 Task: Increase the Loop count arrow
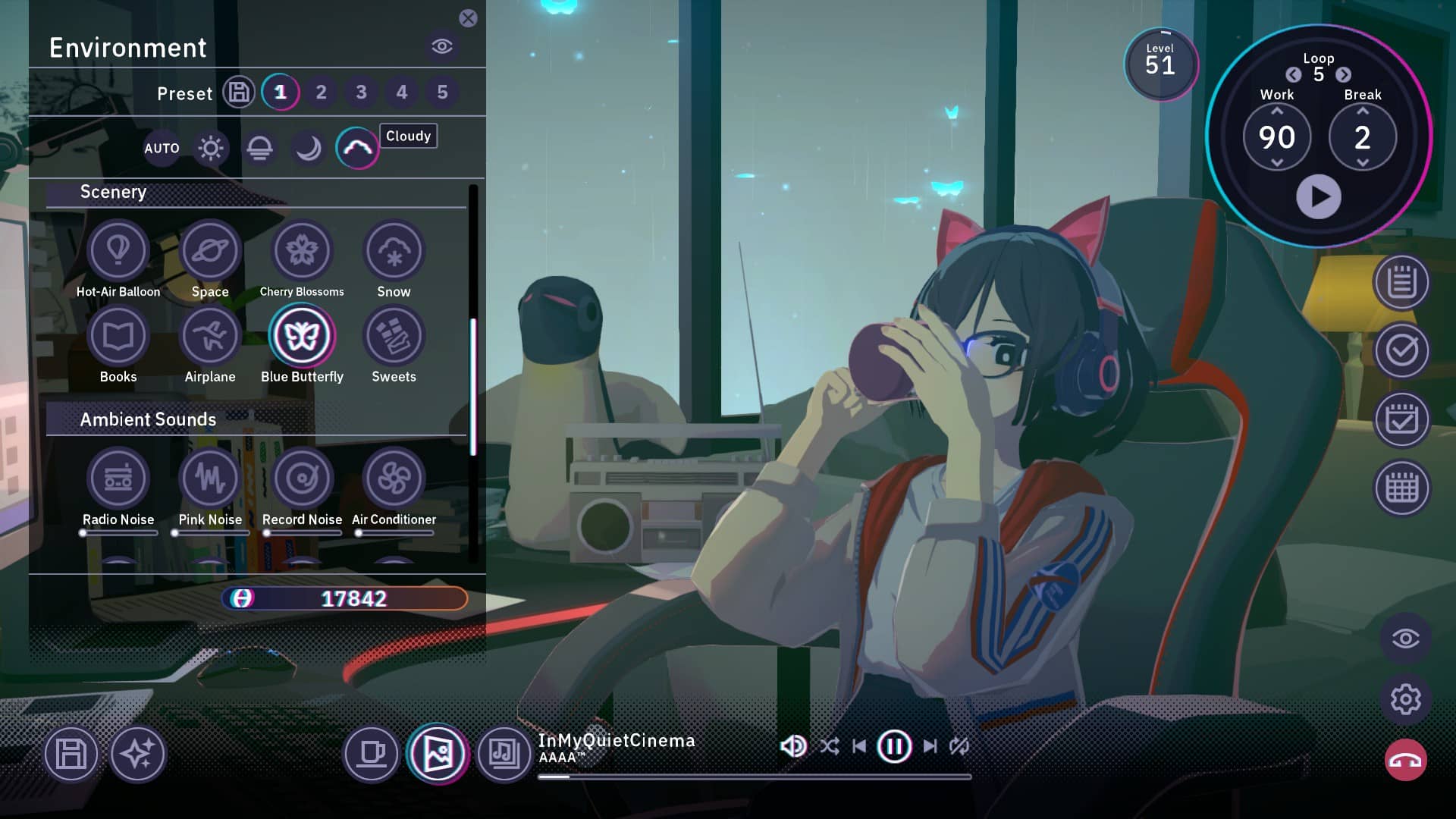click(1344, 74)
